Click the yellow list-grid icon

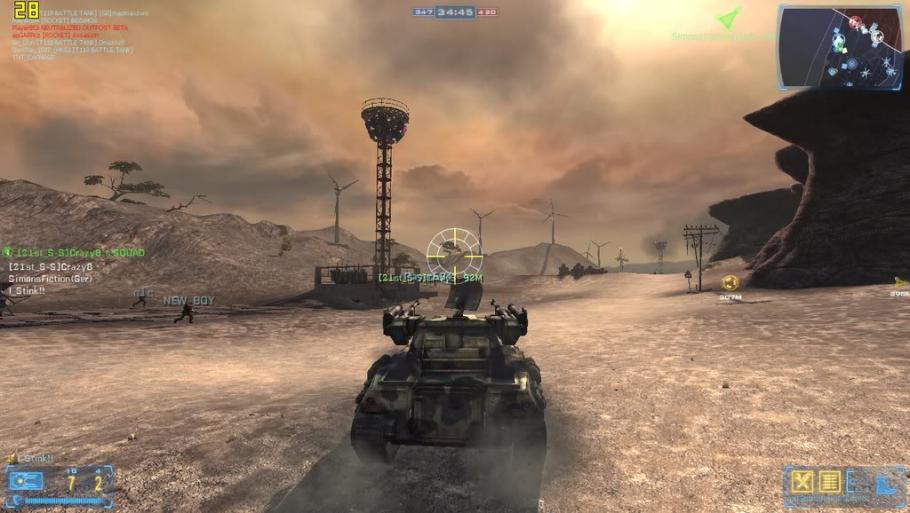(x=829, y=481)
